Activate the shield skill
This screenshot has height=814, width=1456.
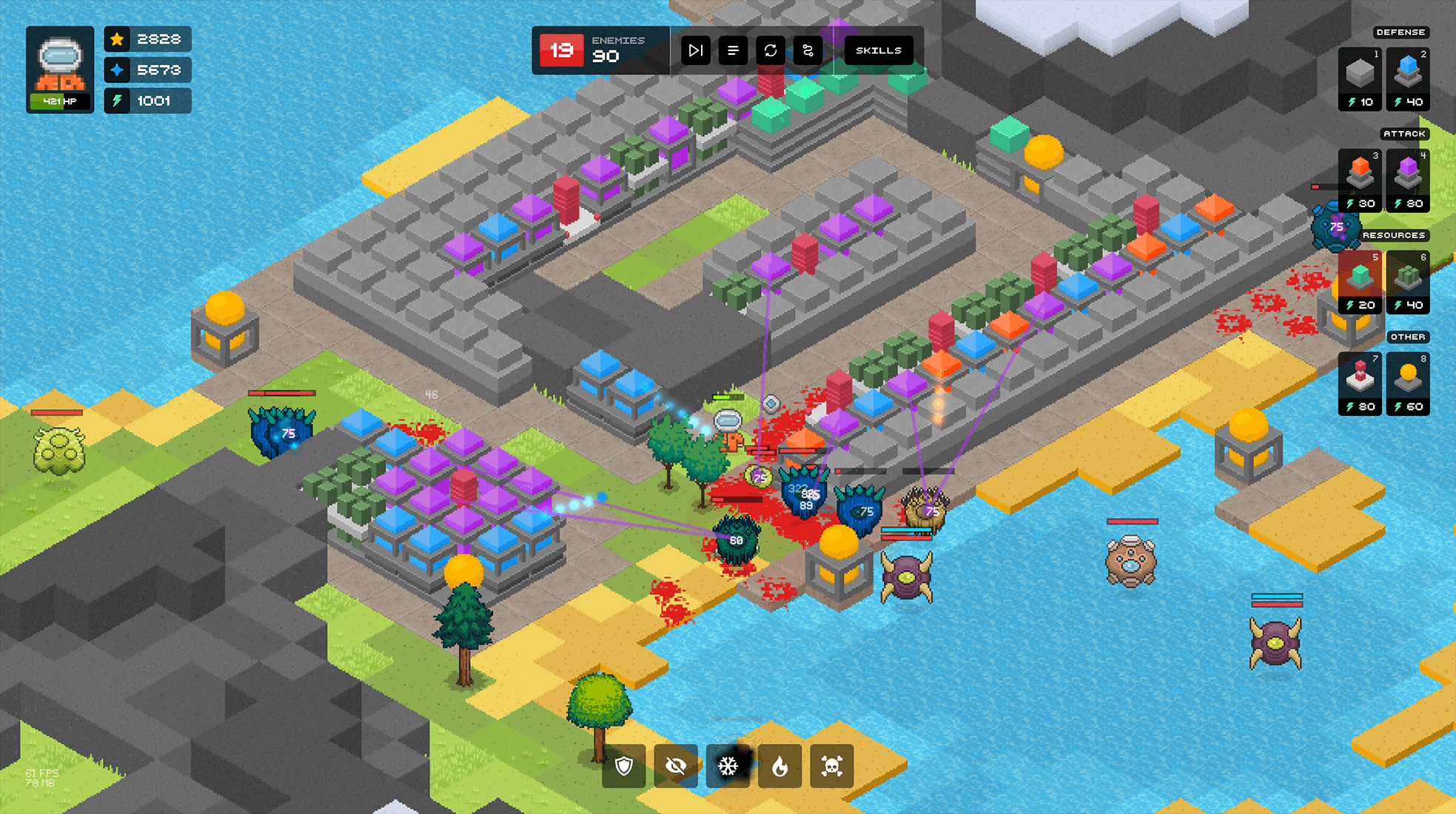pos(624,767)
